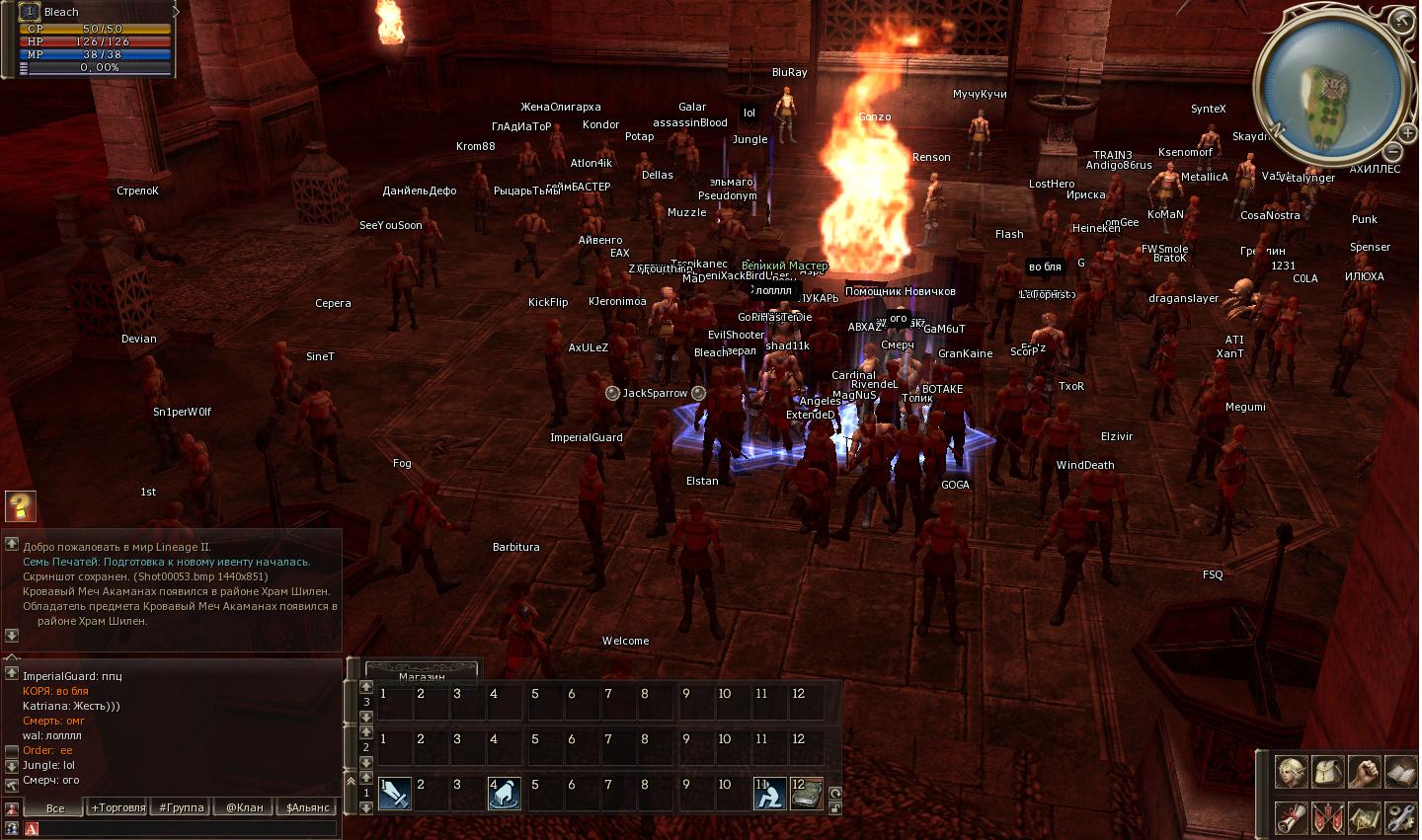This screenshot has width=1422, height=840.
Task: Open the skills book icon
Action: (1401, 772)
